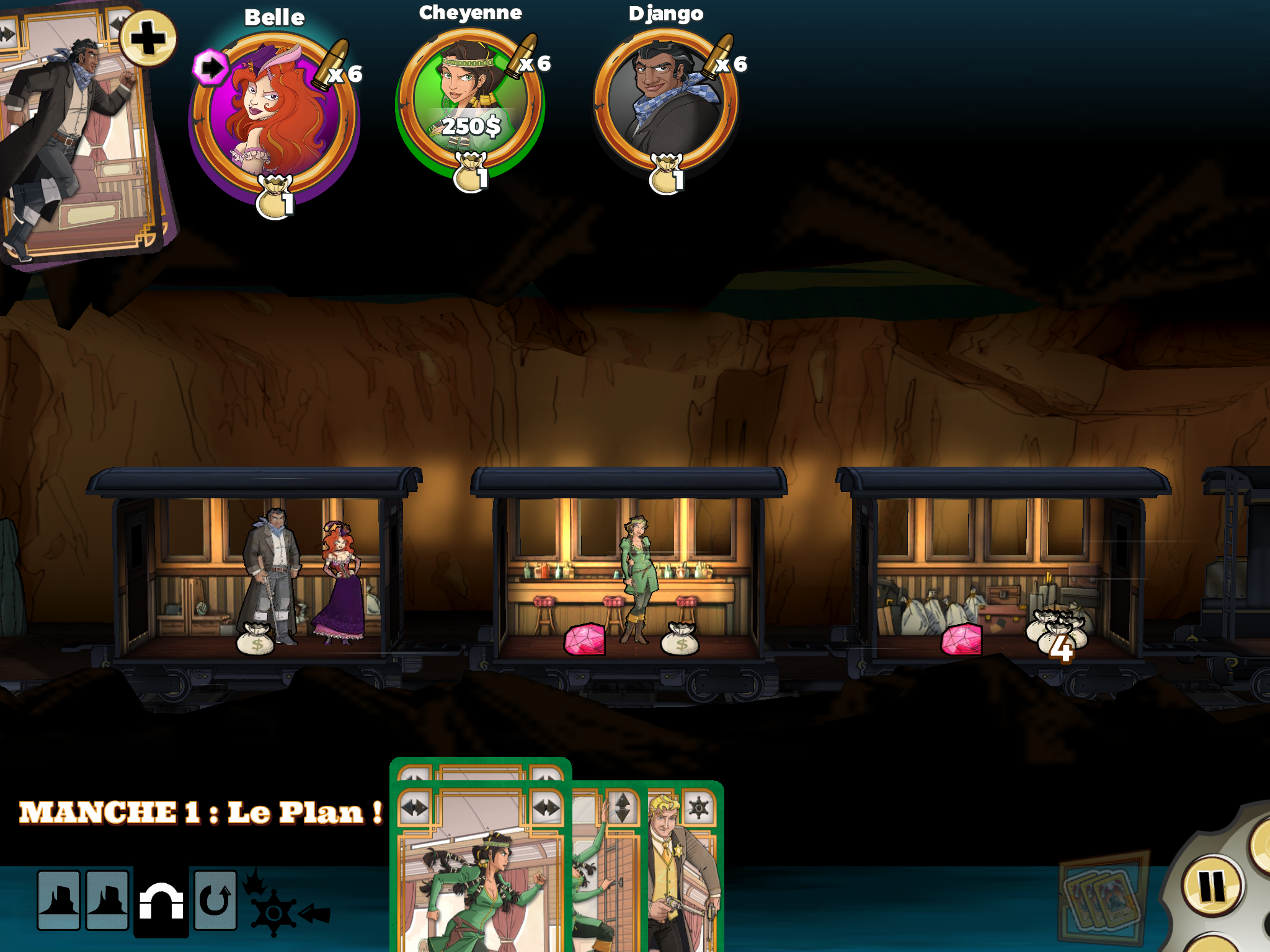Expand the played card with the plus button
The image size is (1270, 952).
(148, 38)
